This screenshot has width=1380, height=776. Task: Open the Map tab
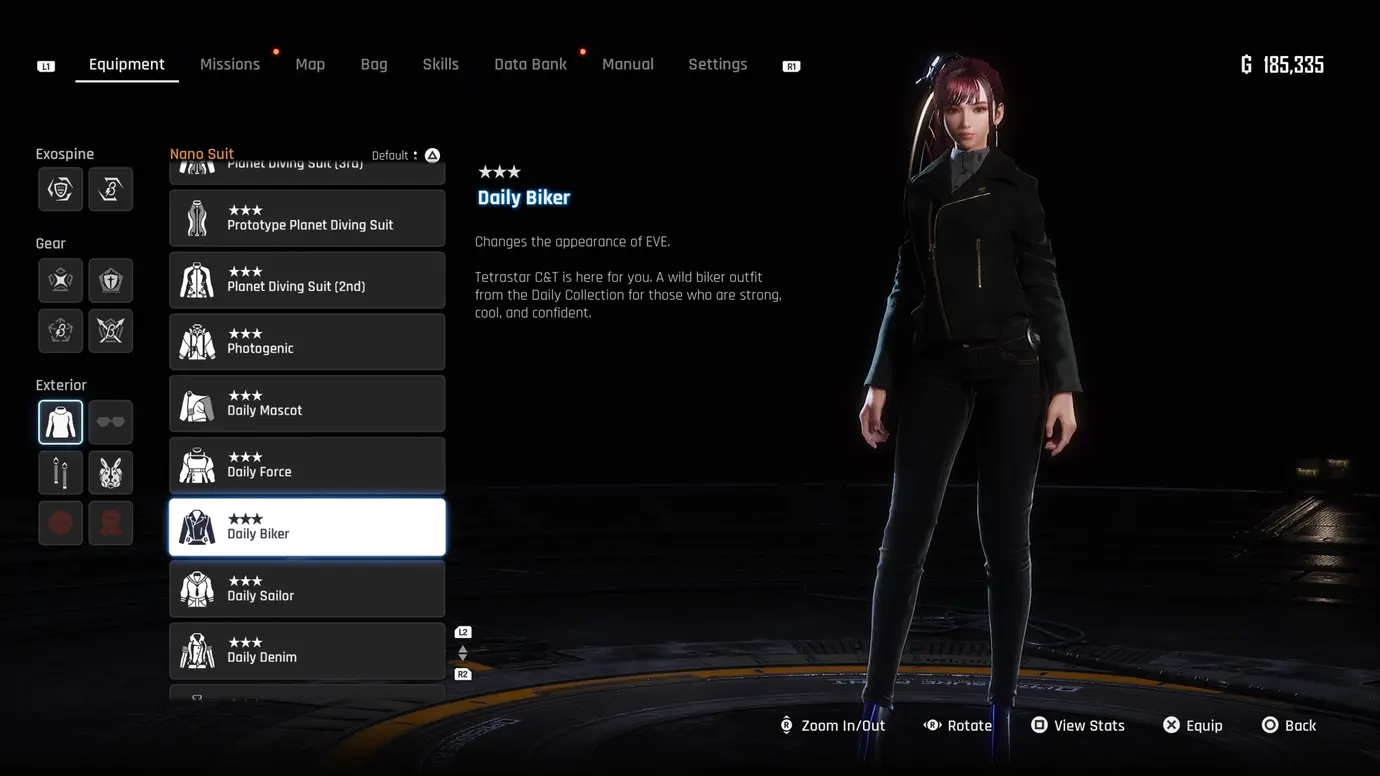(x=310, y=65)
